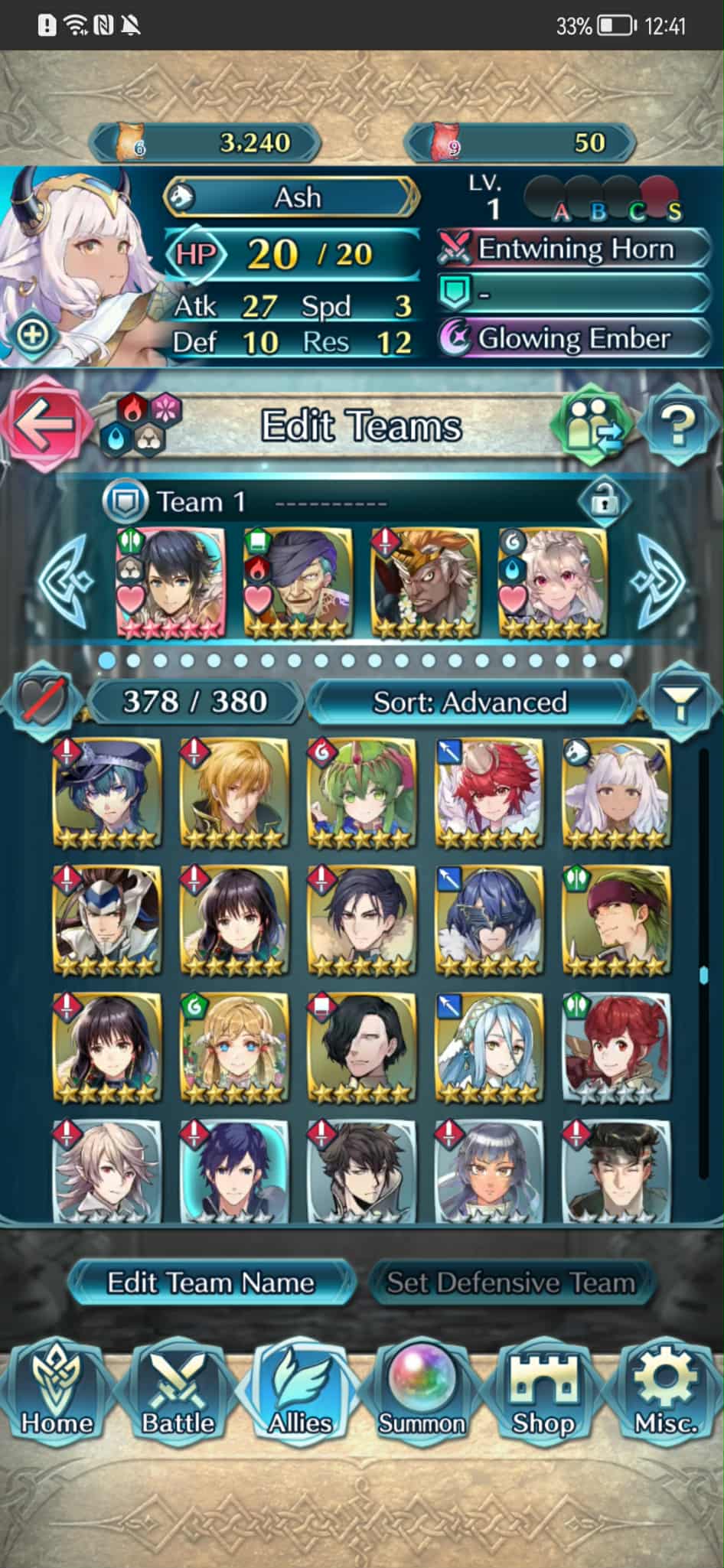This screenshot has height=1568, width=724.
Task: Open the Sort: Advanced selector
Action: pyautogui.click(x=469, y=702)
